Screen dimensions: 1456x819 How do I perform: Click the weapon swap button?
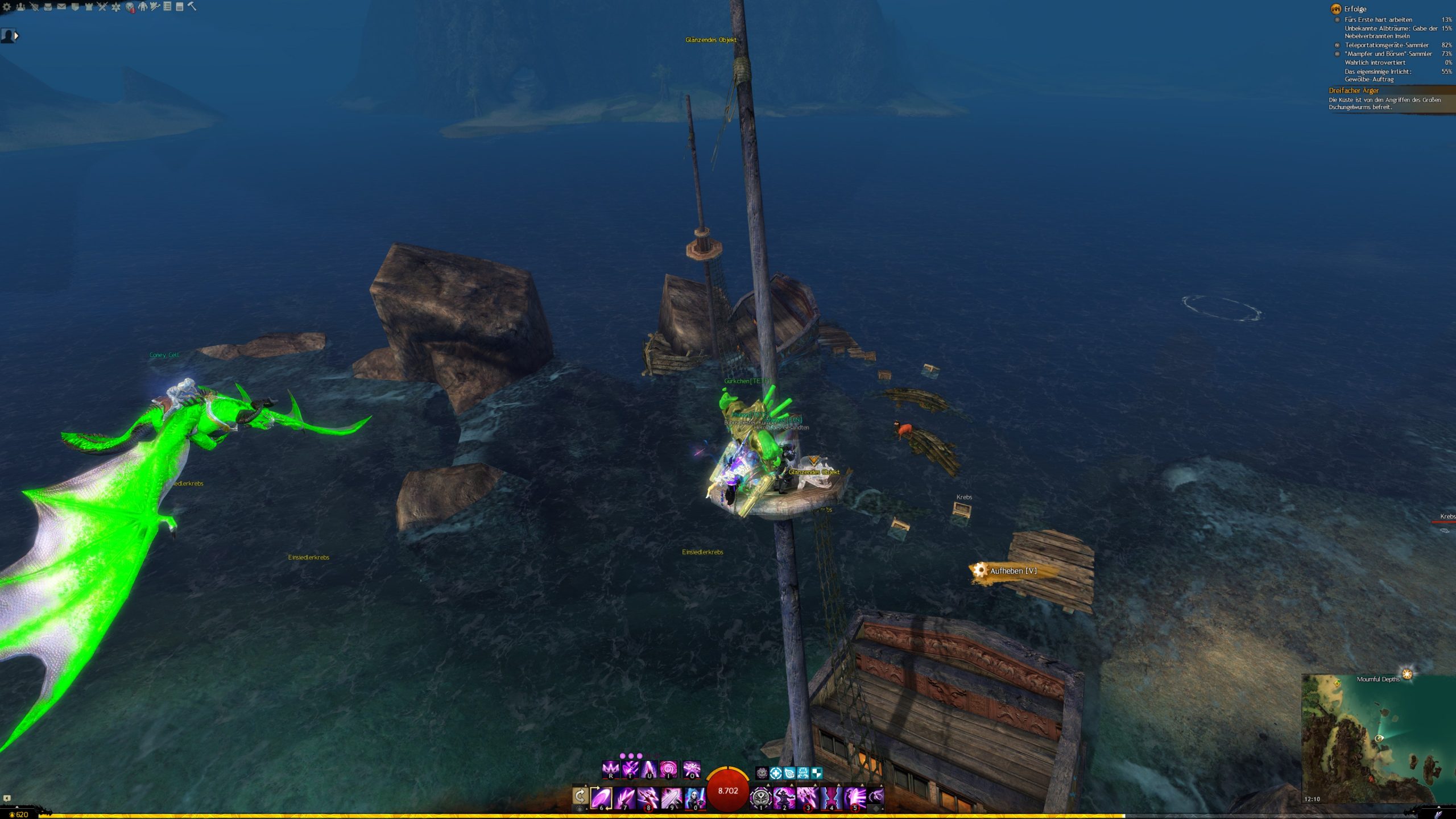580,796
